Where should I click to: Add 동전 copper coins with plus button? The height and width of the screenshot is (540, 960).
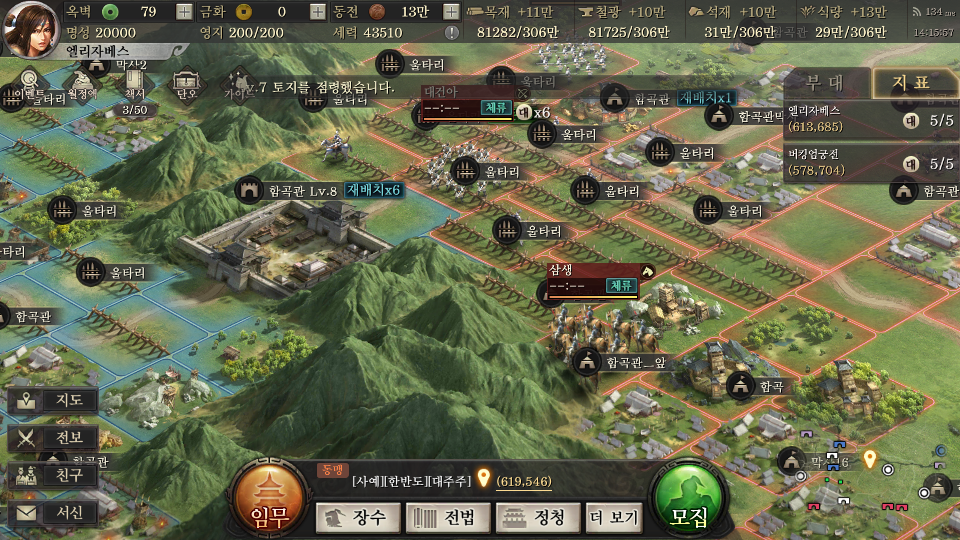(x=451, y=12)
